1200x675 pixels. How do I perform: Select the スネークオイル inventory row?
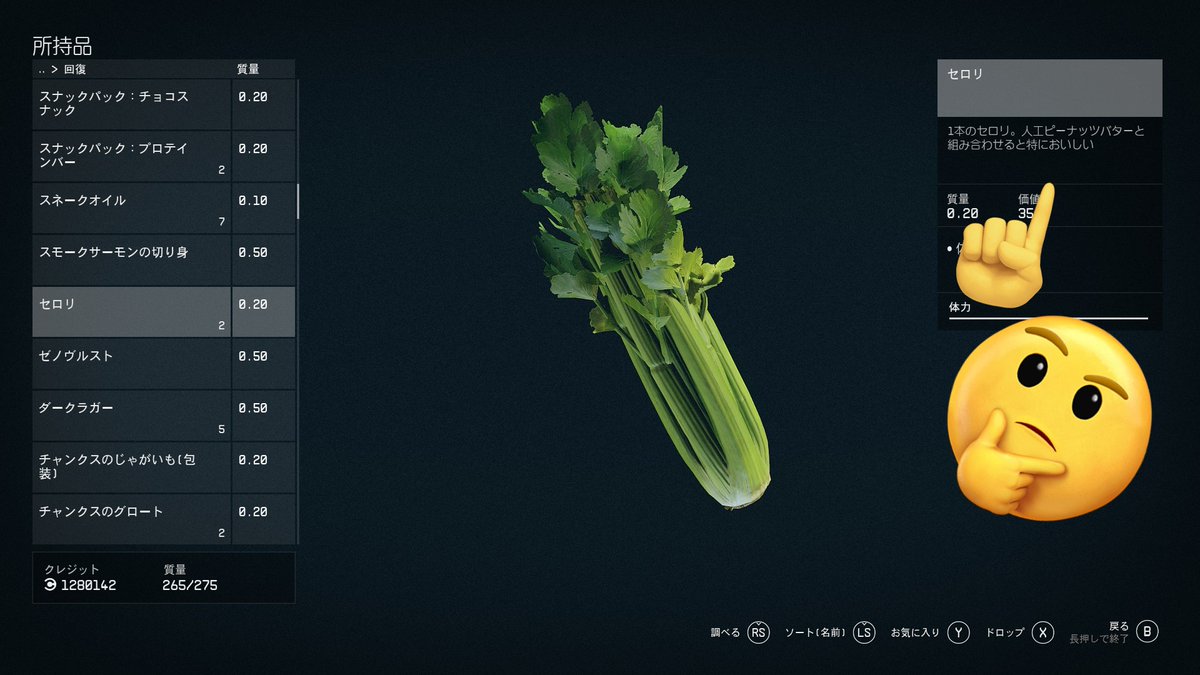pyautogui.click(x=132, y=208)
